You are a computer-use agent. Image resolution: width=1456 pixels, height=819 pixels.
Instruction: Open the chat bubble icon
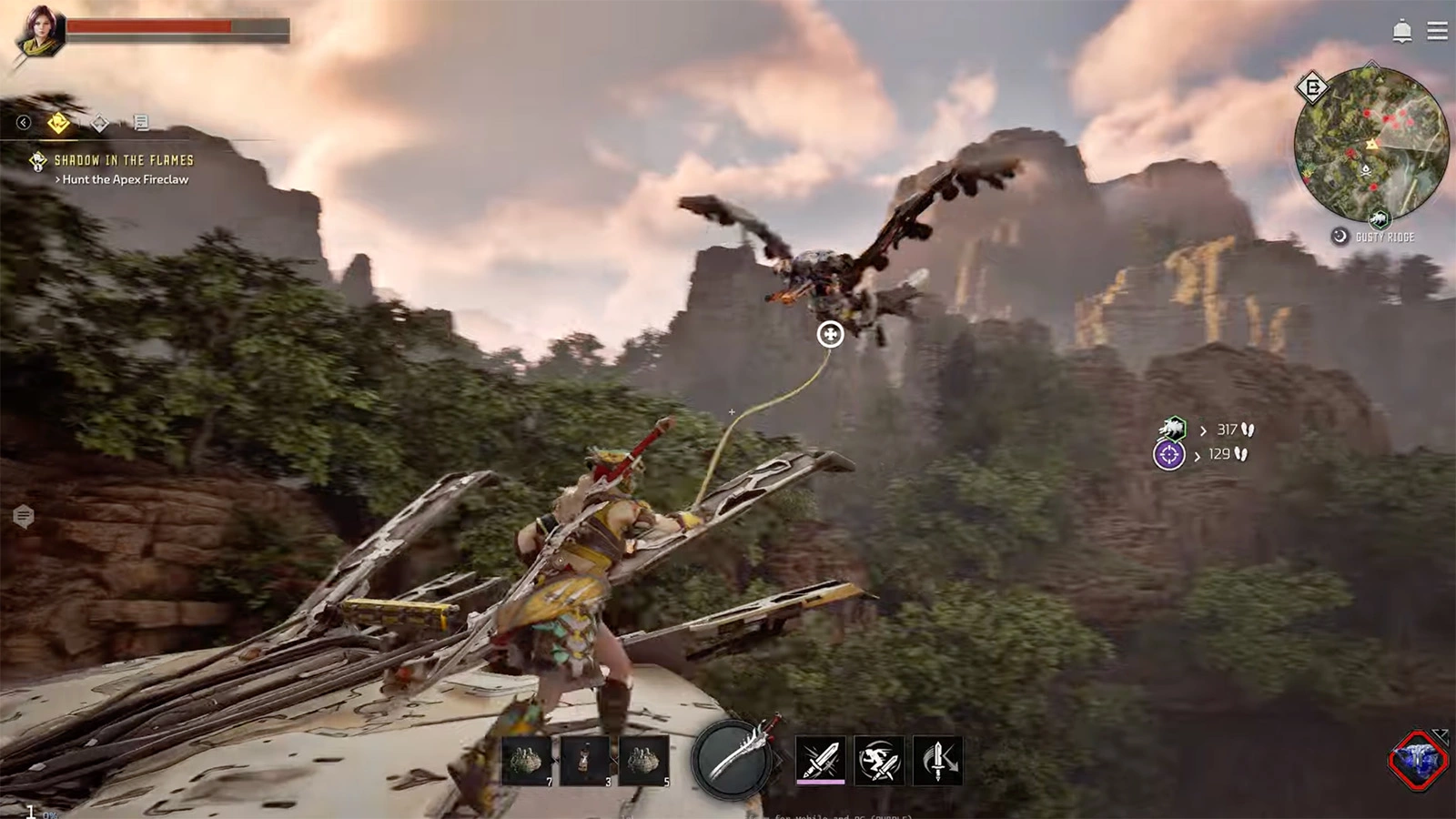pyautogui.click(x=24, y=517)
